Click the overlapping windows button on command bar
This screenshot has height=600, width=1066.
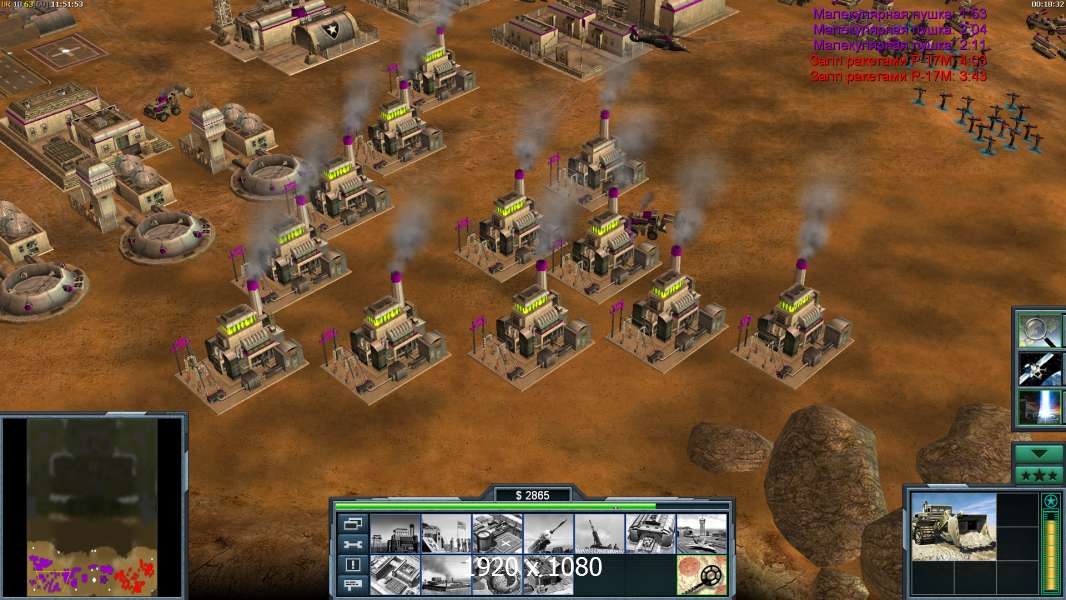click(x=352, y=523)
